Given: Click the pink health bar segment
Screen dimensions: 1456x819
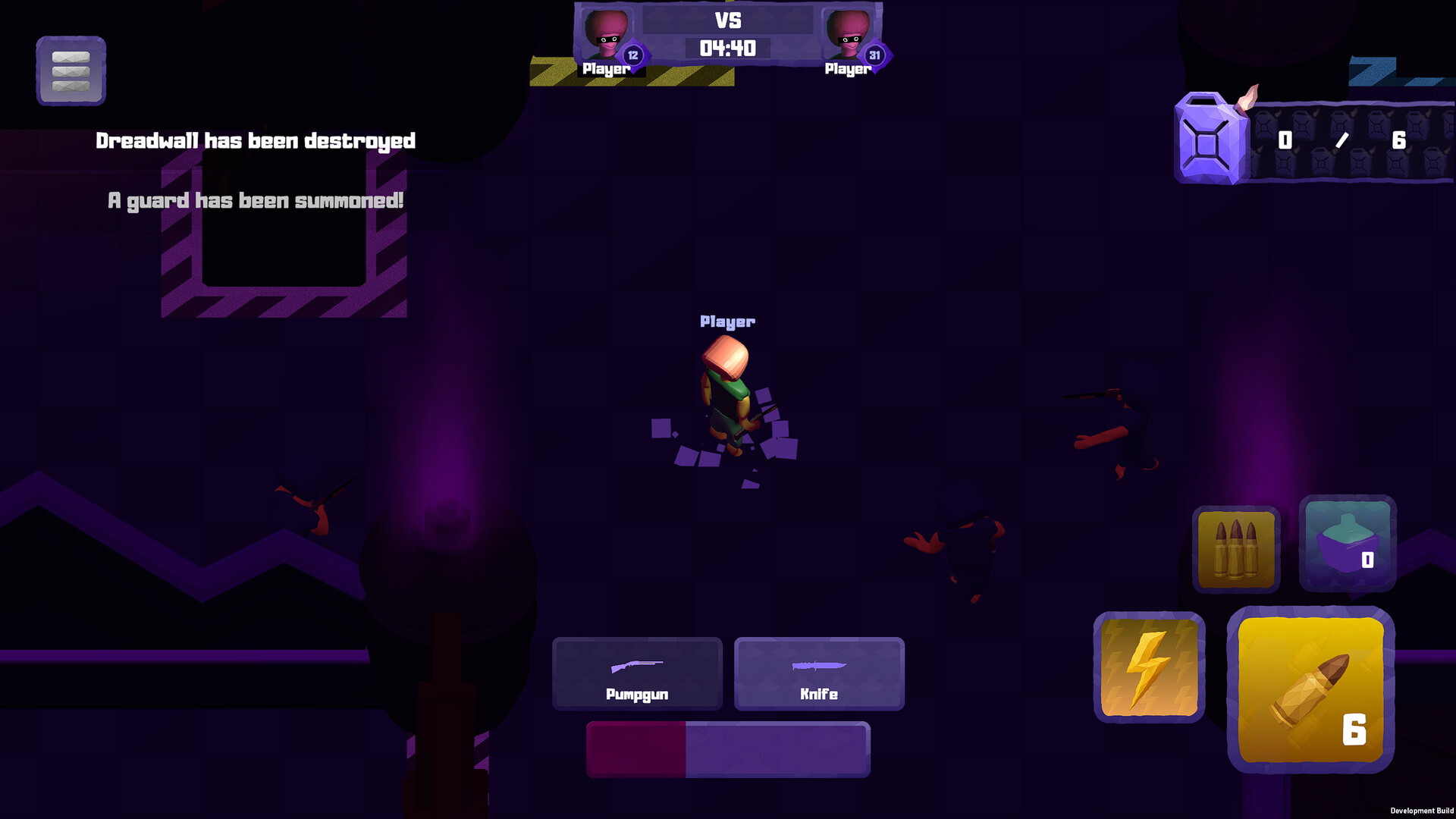Looking at the screenshot, I should (637, 748).
